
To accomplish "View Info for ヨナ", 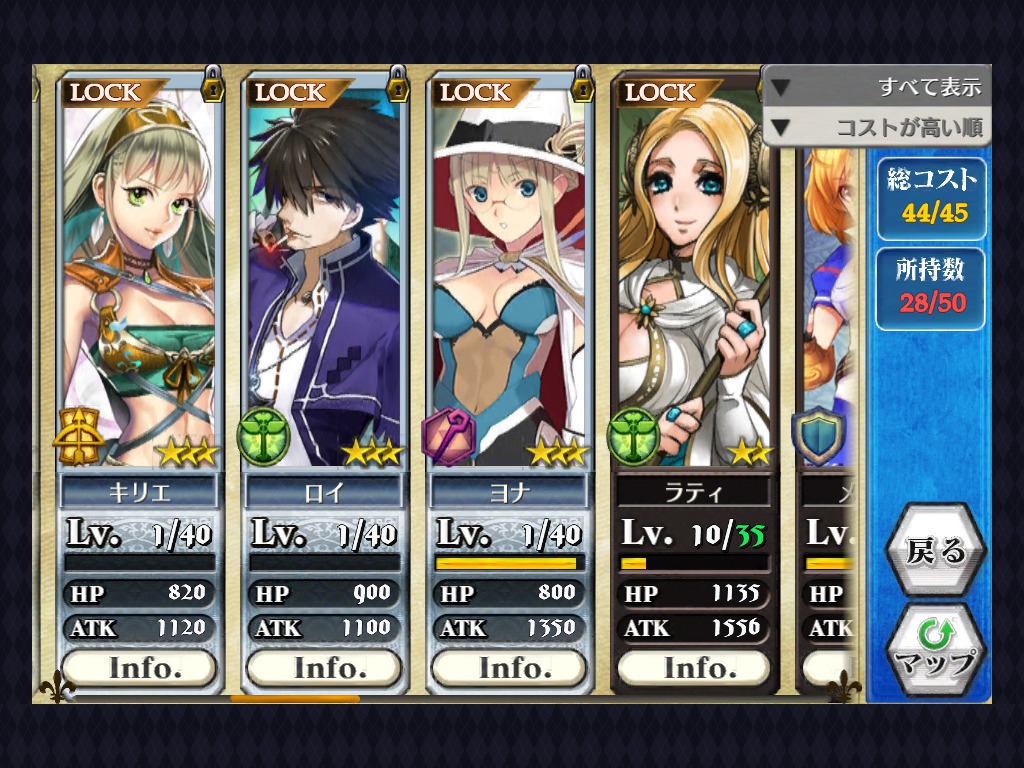I will 508,667.
